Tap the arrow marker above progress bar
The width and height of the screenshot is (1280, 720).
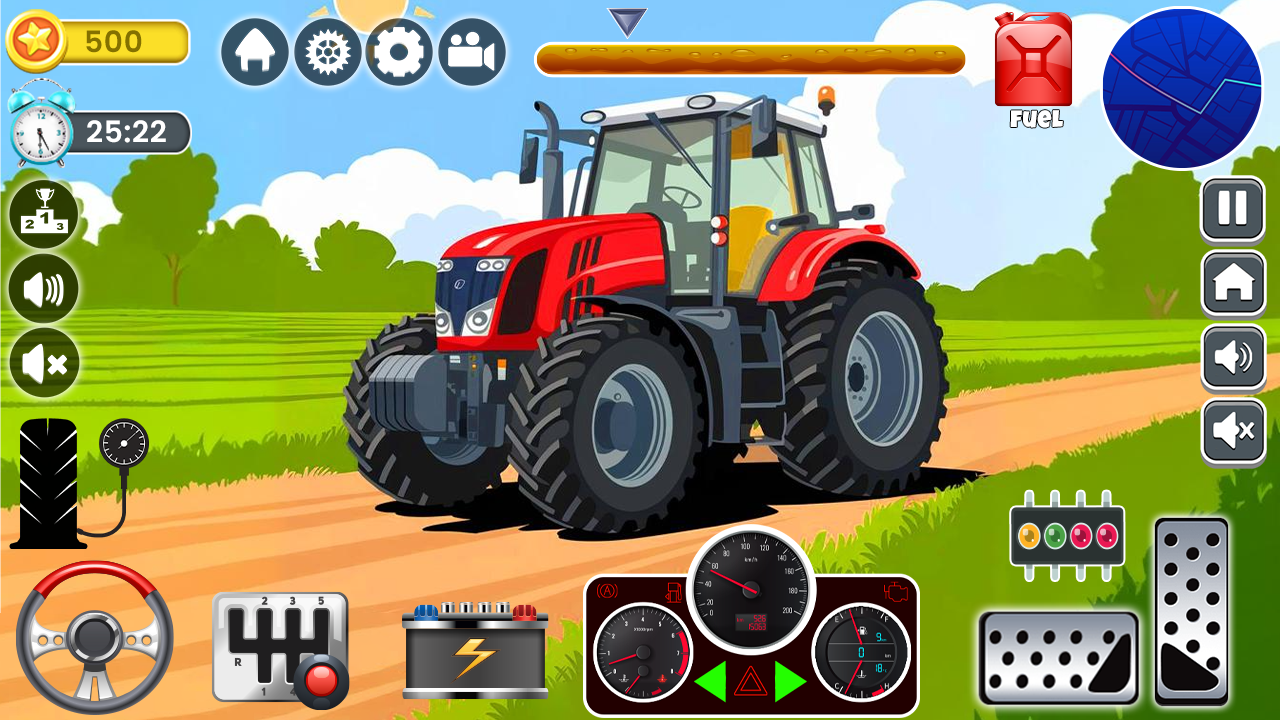click(x=626, y=22)
